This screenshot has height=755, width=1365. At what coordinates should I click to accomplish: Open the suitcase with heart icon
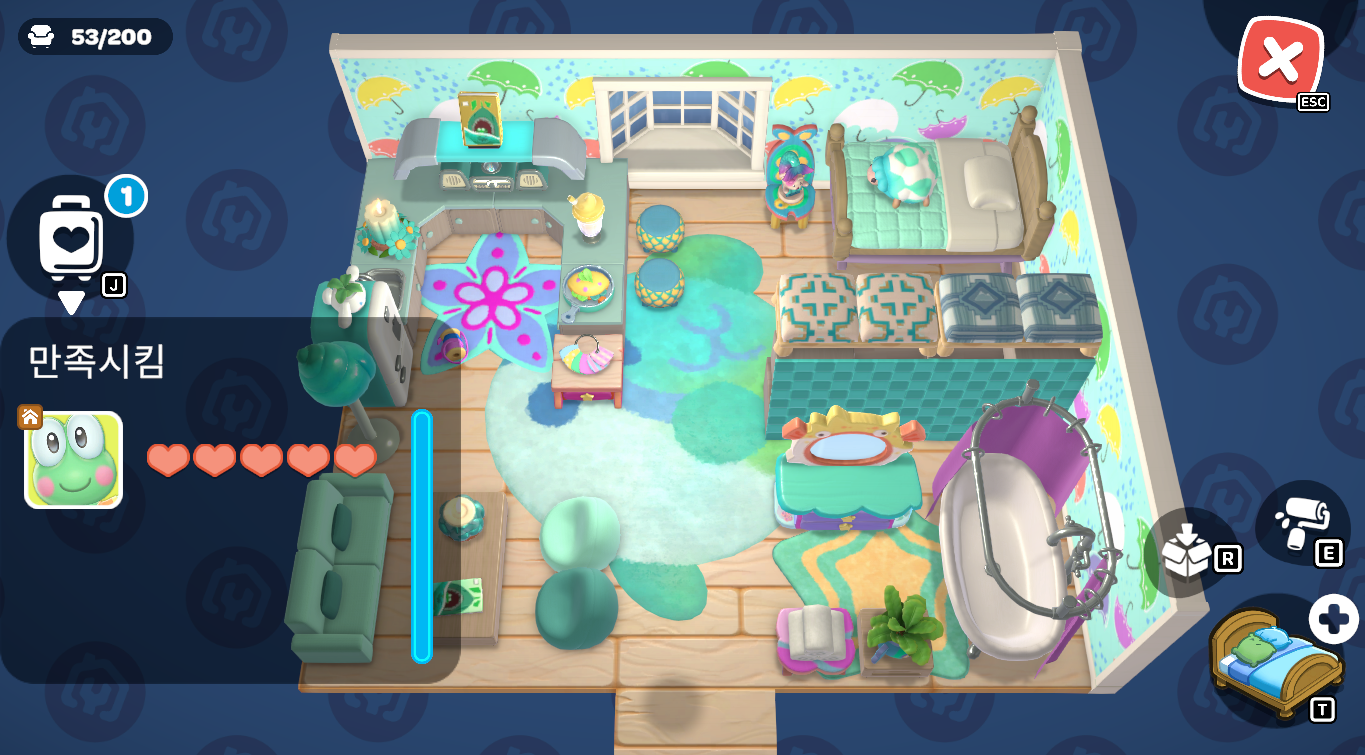click(71, 237)
